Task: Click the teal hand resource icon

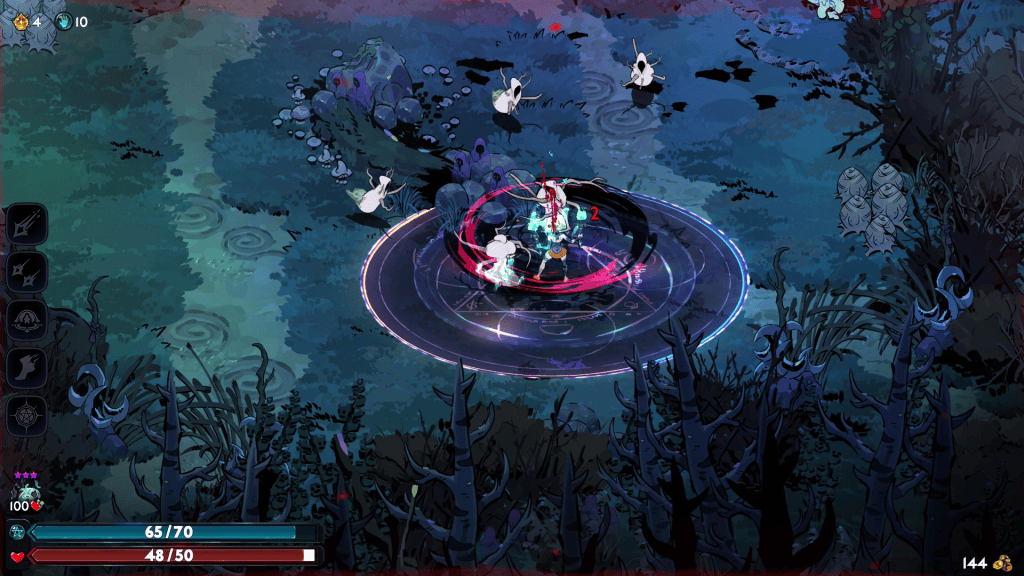Action: pyautogui.click(x=64, y=21)
